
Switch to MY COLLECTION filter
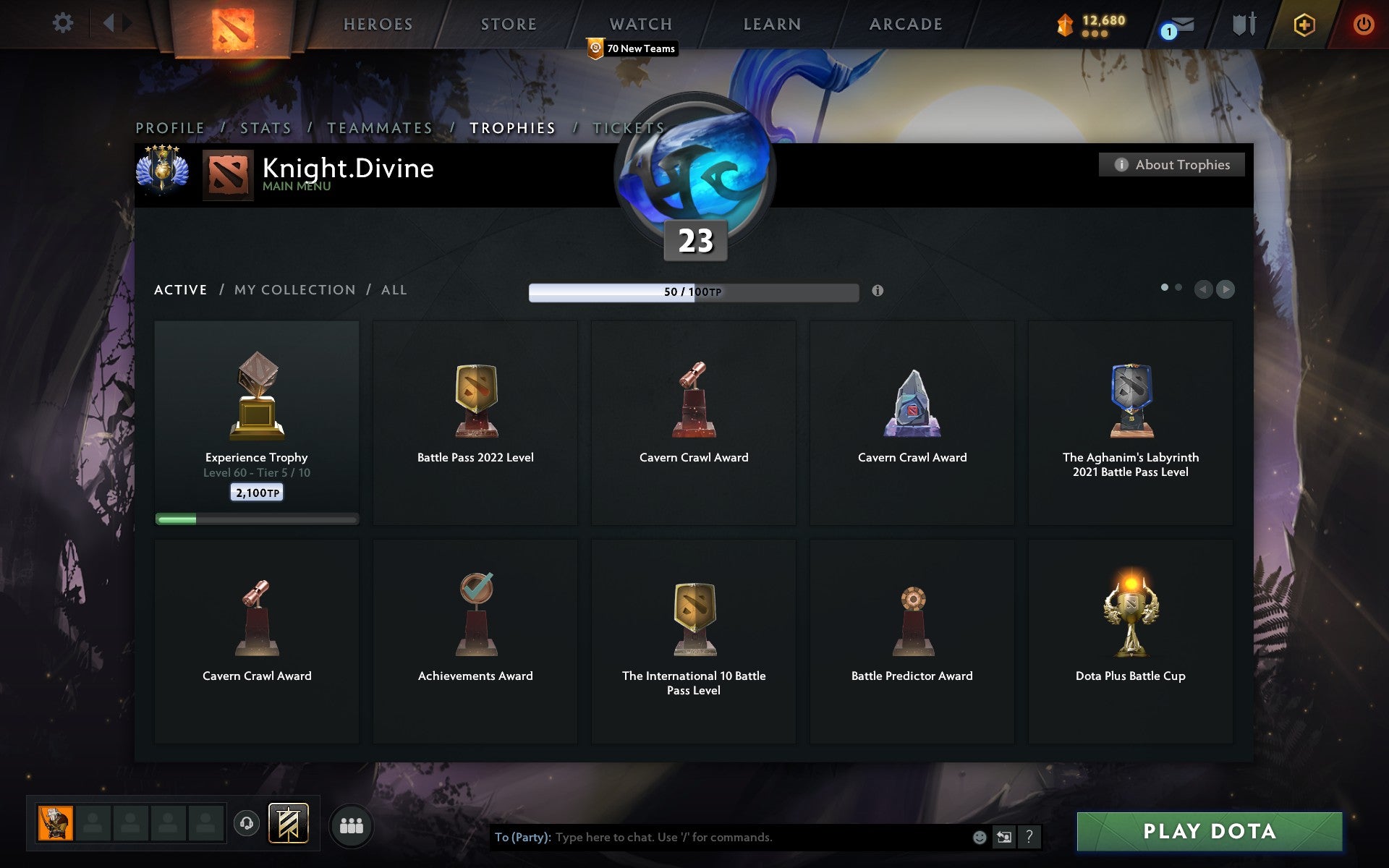[292, 289]
